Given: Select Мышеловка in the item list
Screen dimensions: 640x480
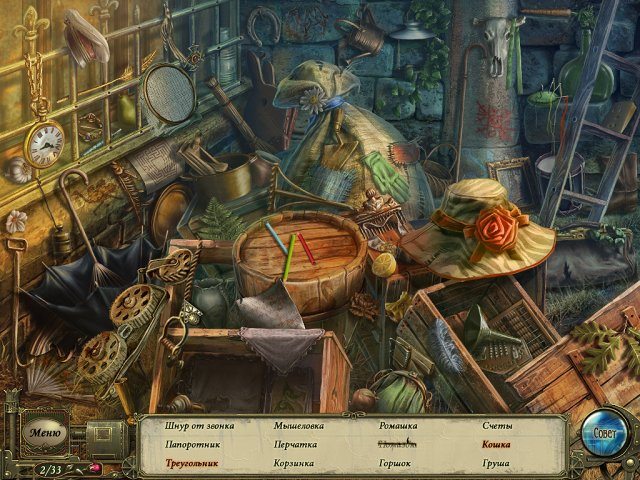Looking at the screenshot, I should coord(298,426).
